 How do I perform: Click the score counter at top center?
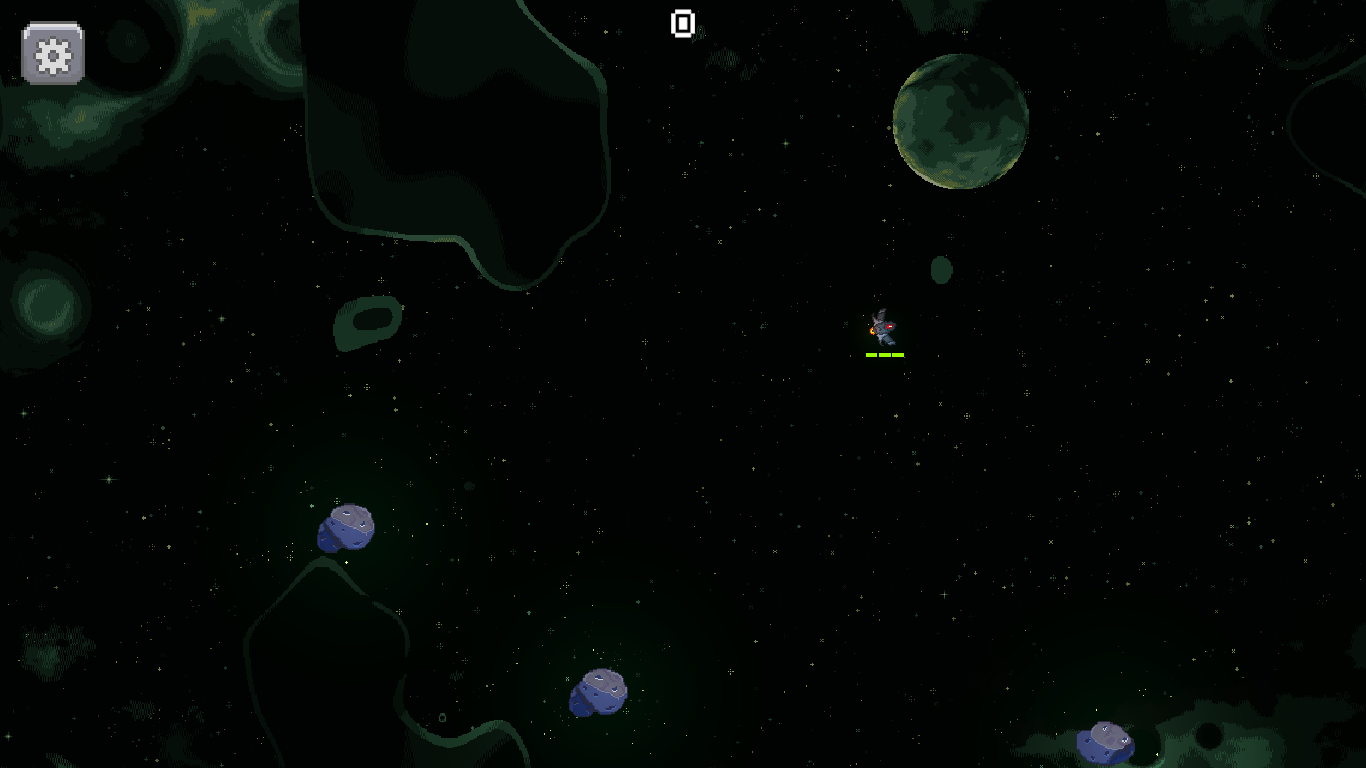683,23
